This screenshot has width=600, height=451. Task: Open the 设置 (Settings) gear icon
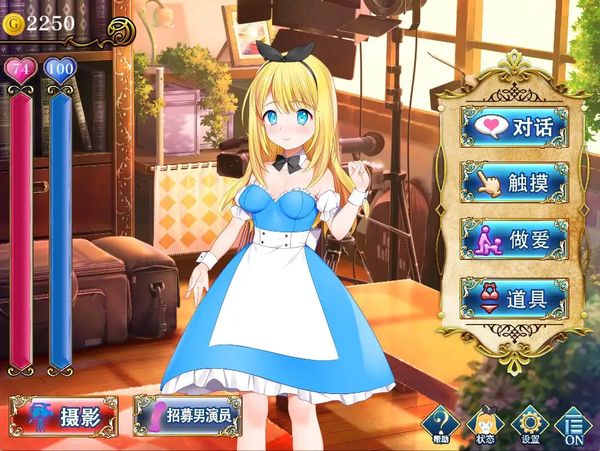530,424
